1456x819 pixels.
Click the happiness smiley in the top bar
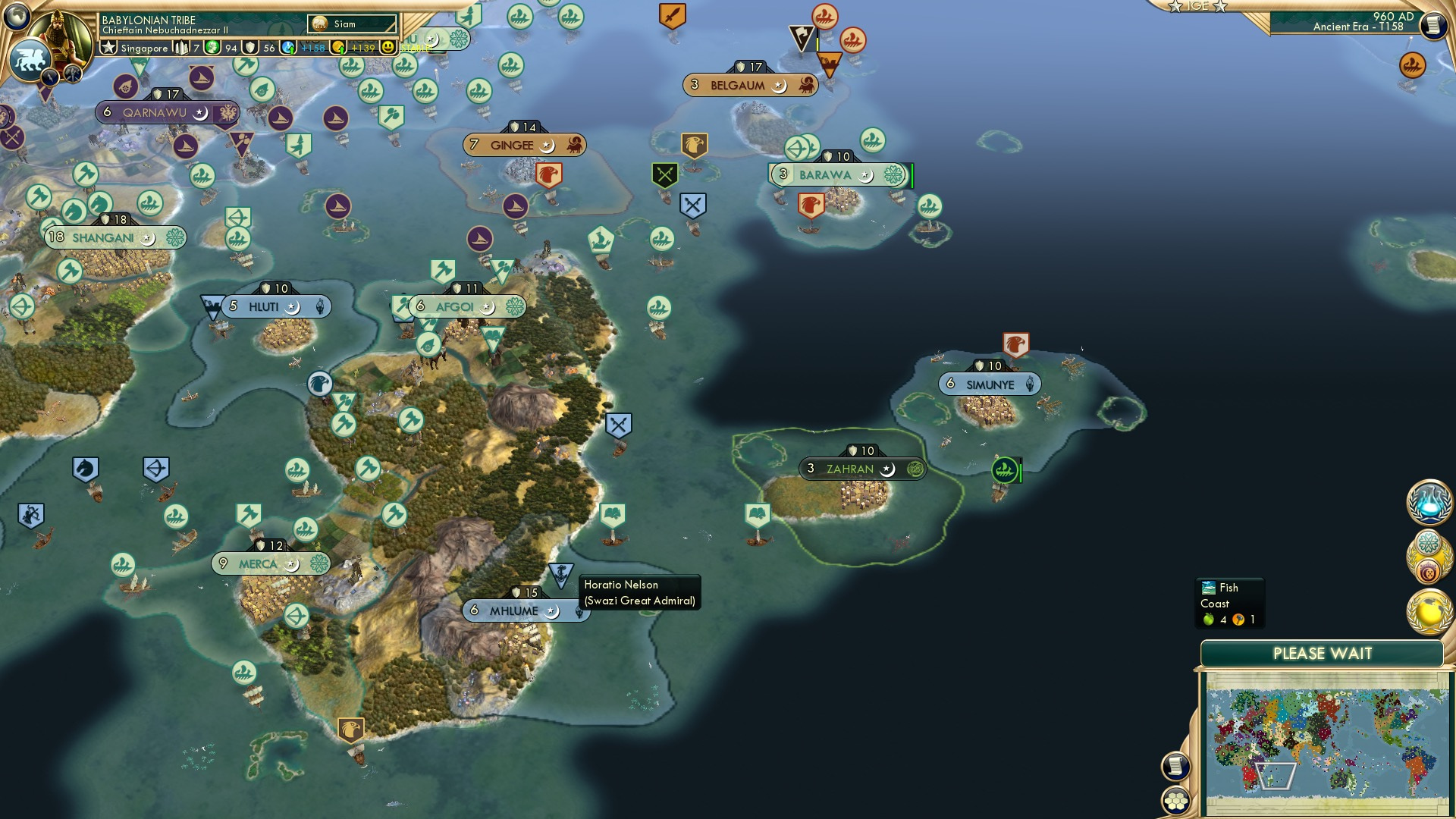pos(388,48)
